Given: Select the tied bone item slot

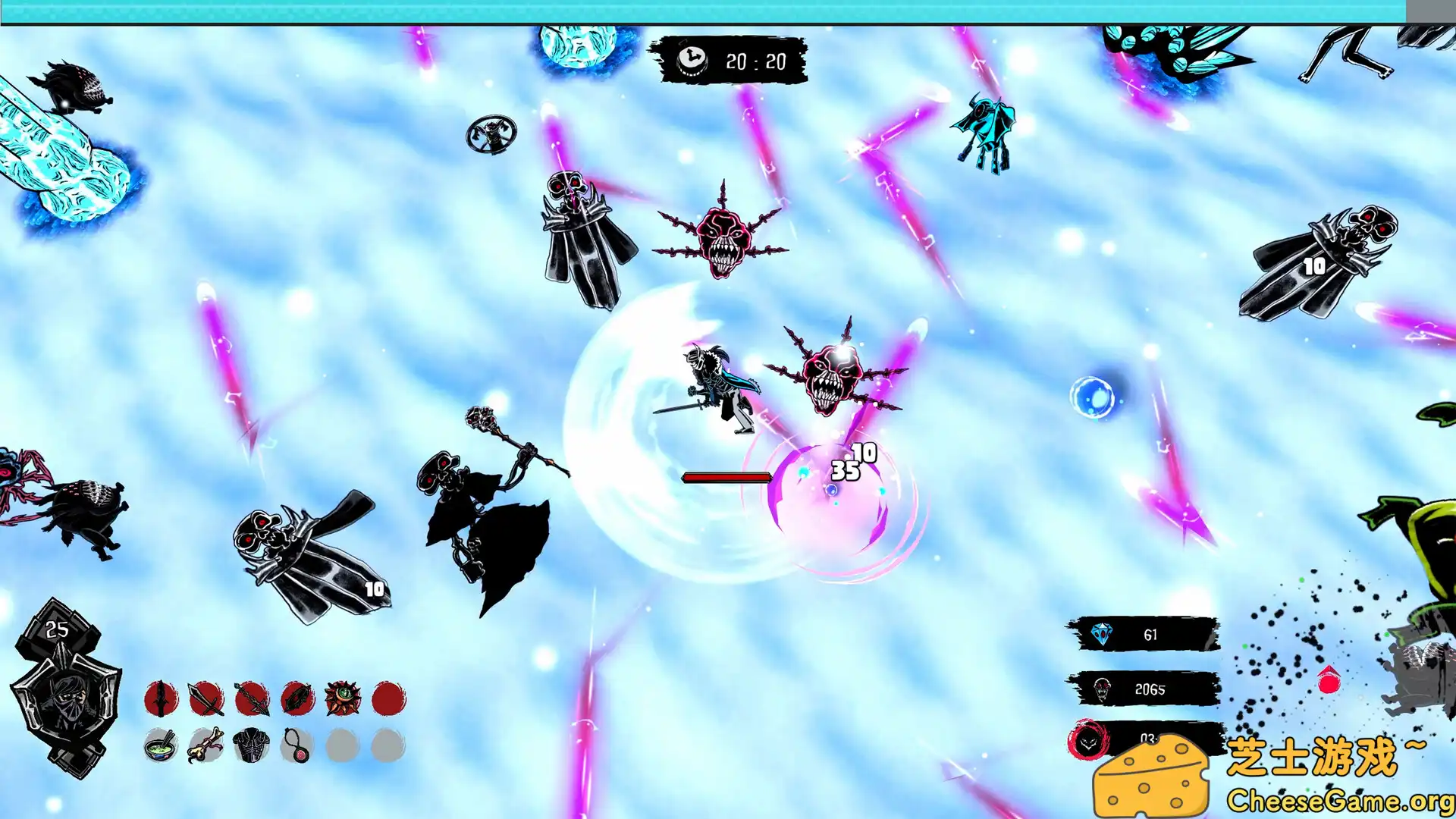Looking at the screenshot, I should coord(206,745).
